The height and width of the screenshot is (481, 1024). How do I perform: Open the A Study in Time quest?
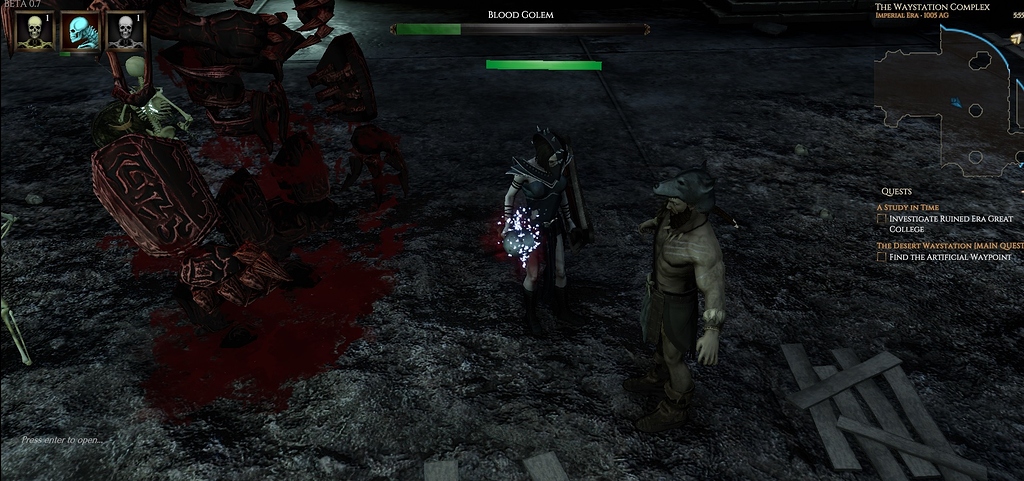click(x=908, y=207)
